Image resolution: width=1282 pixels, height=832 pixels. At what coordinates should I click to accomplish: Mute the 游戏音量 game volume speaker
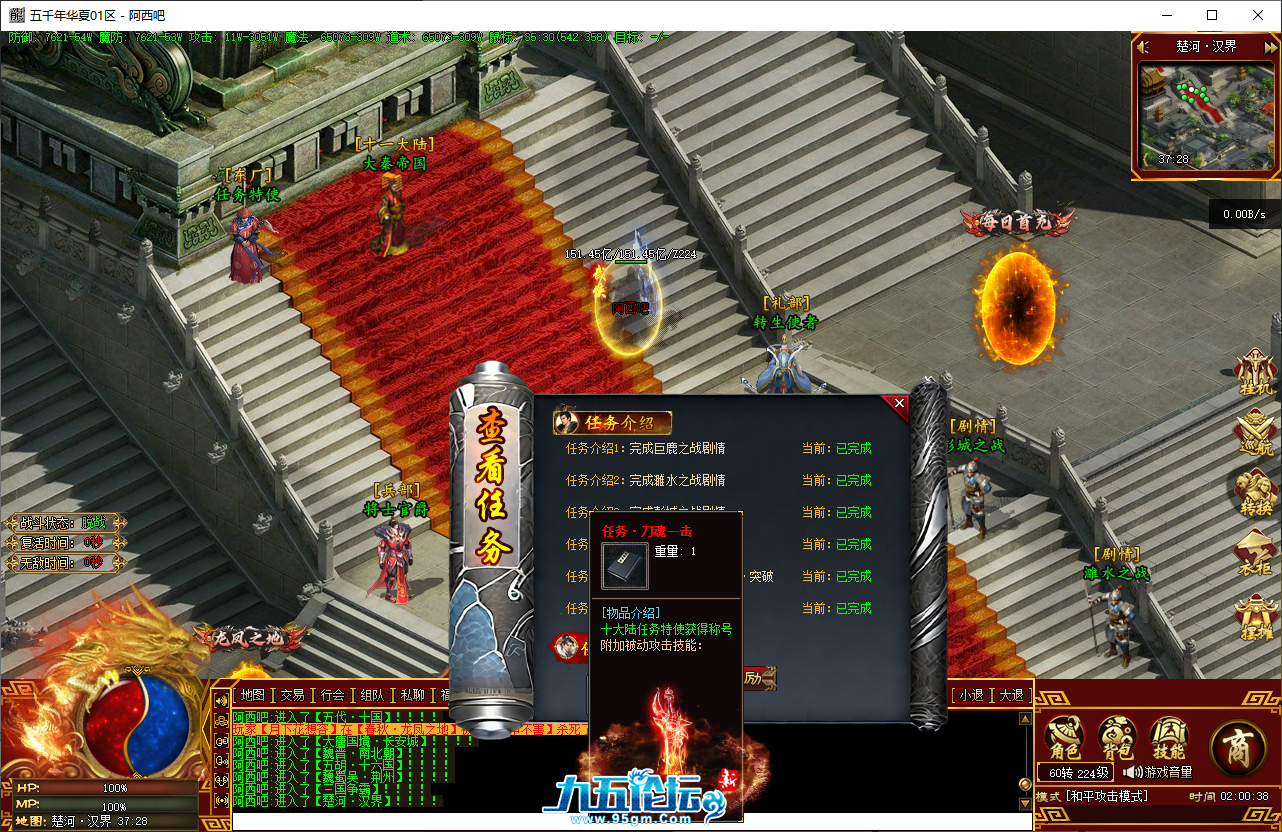[1132, 772]
